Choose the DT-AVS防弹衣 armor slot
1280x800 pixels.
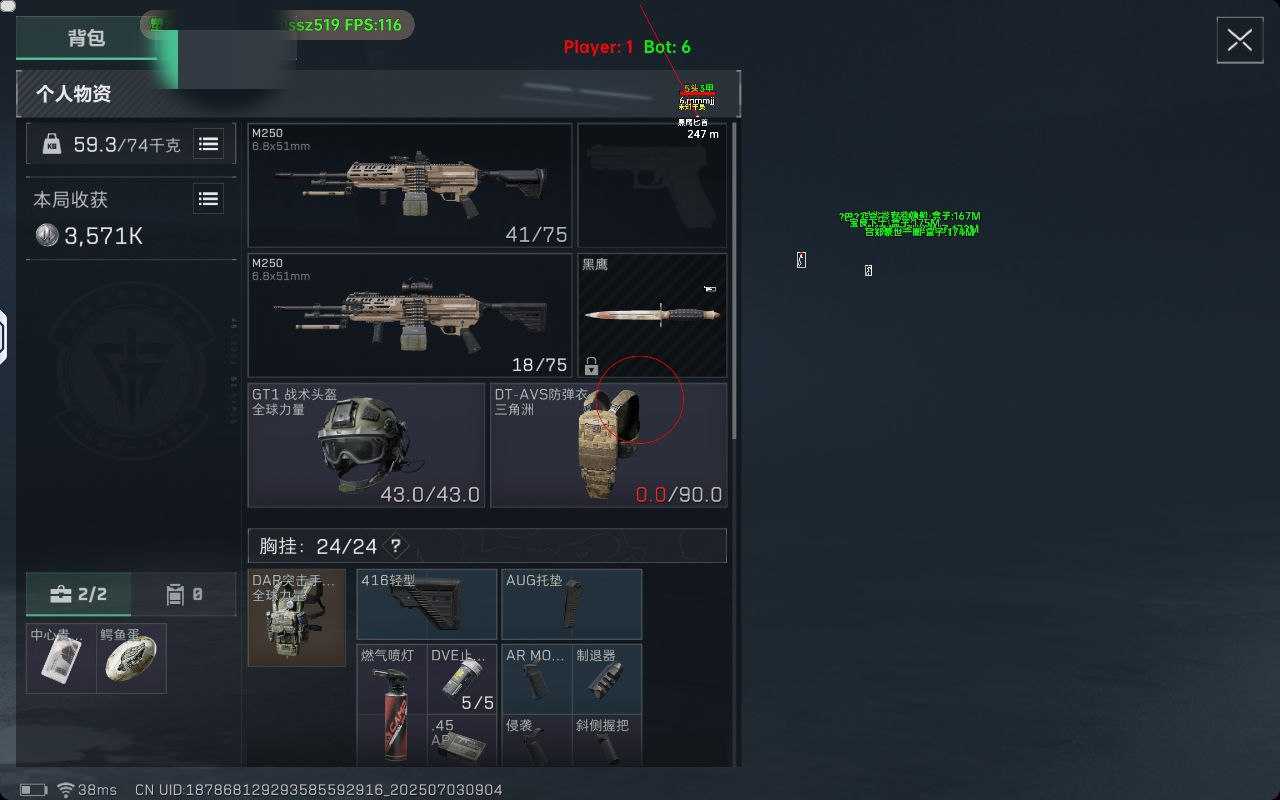(608, 445)
